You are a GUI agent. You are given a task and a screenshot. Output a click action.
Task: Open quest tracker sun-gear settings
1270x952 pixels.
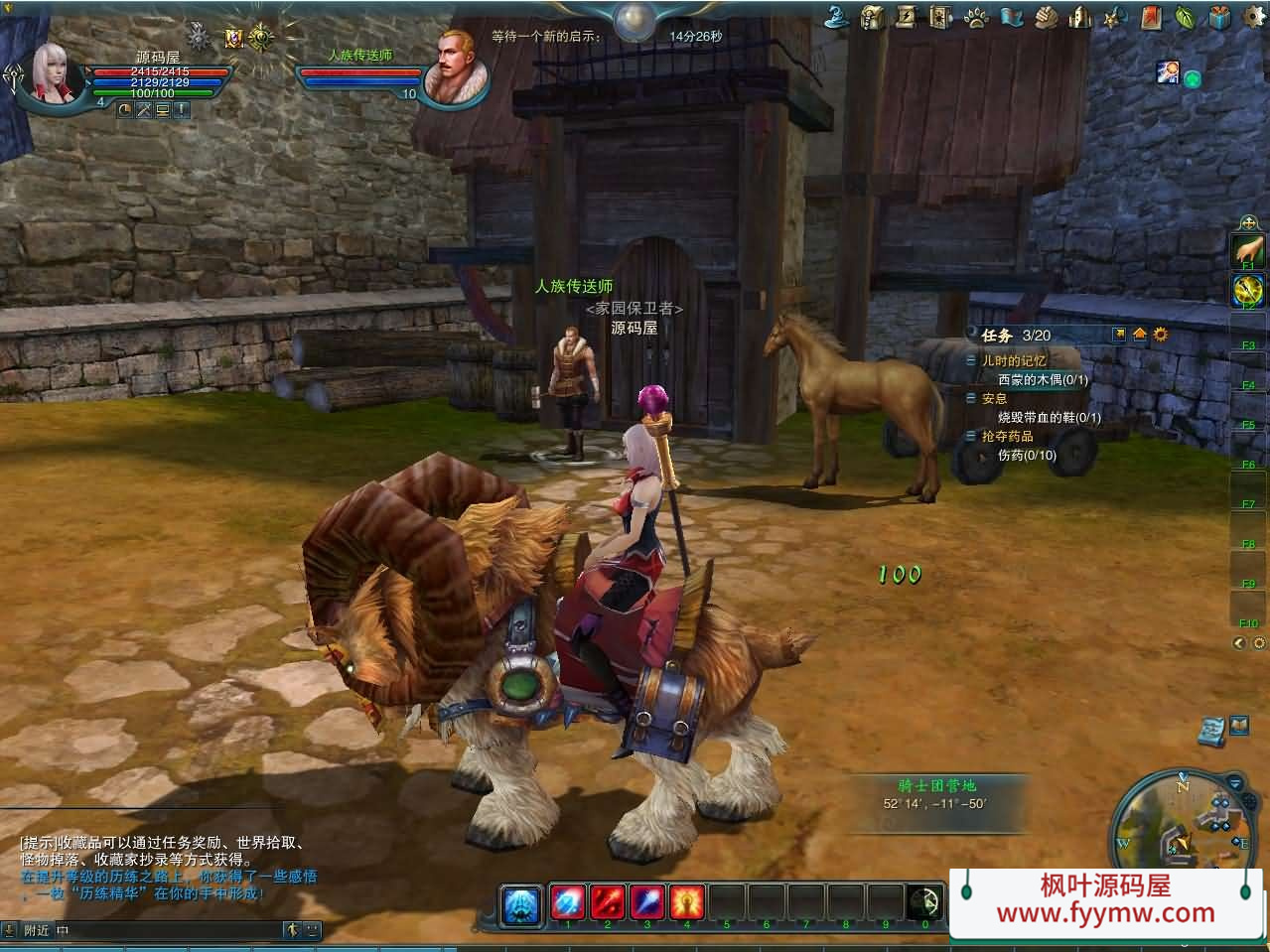pyautogui.click(x=1160, y=335)
